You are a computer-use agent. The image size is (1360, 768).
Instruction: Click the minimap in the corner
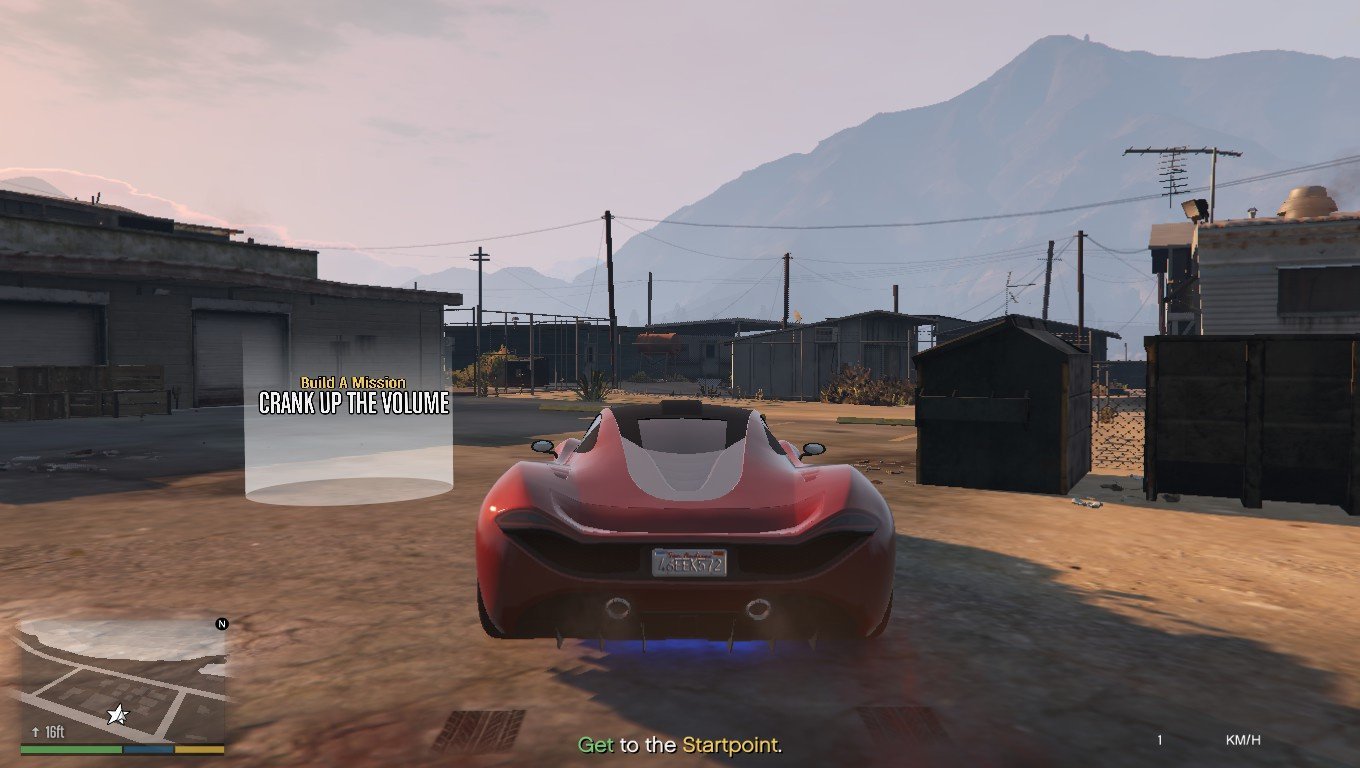(x=123, y=680)
